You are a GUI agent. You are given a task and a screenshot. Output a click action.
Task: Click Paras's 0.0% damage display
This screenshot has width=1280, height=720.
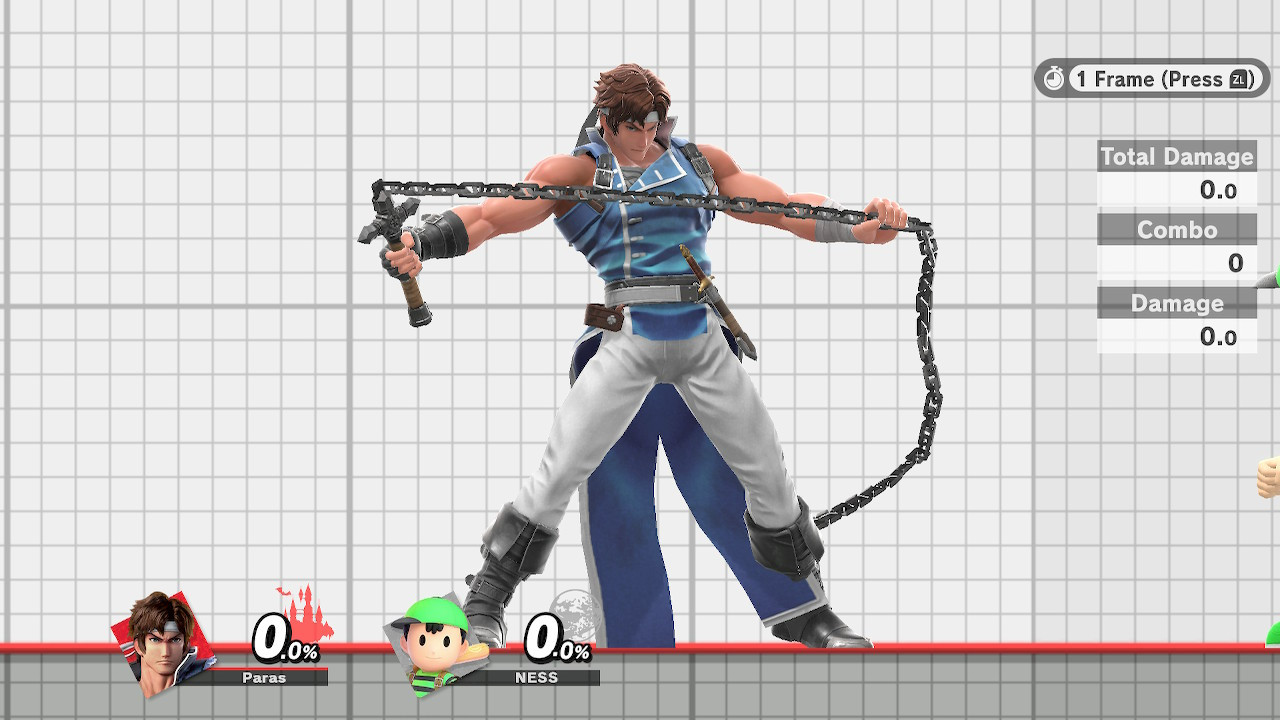point(277,637)
